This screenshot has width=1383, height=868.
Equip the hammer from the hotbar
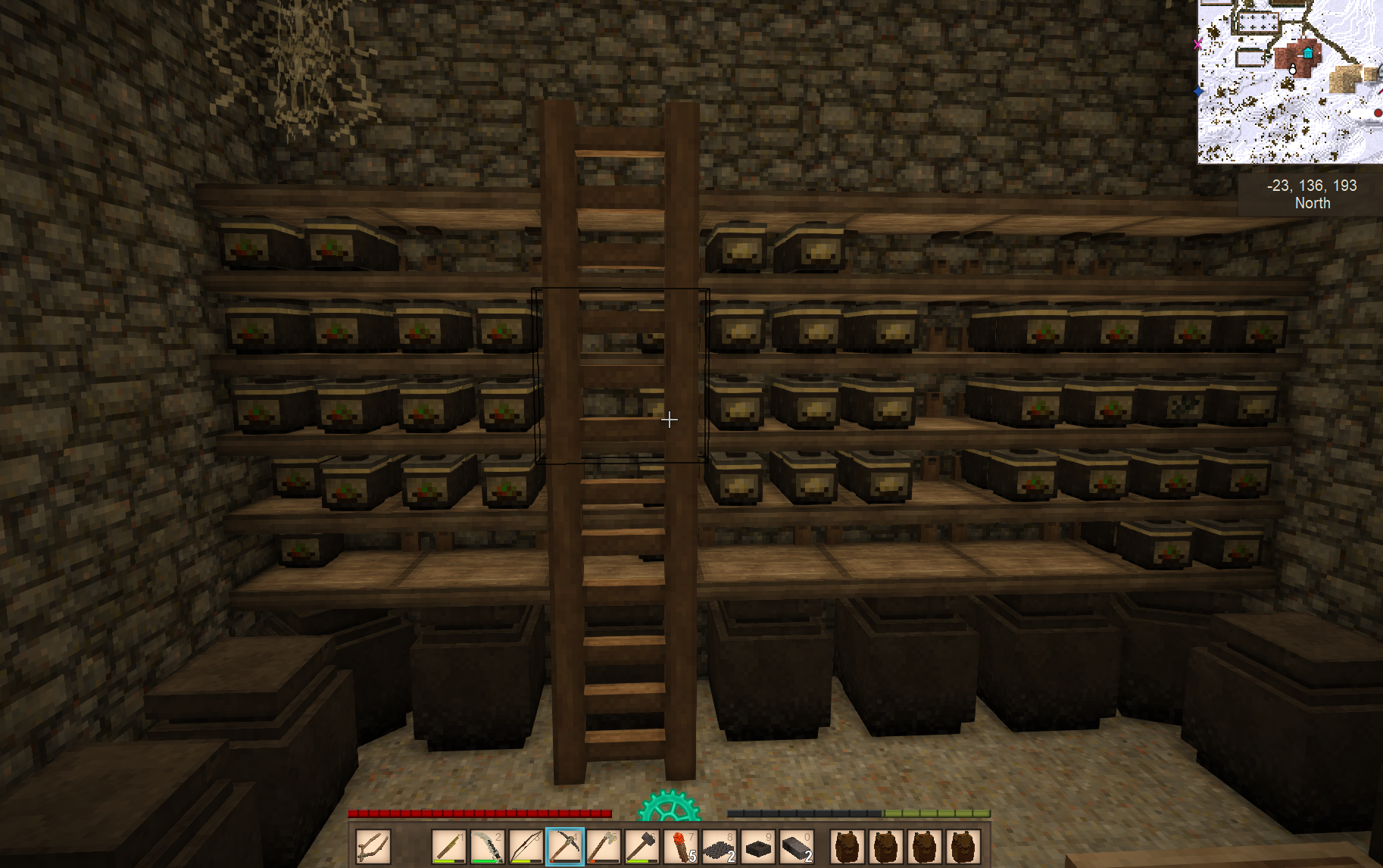(642, 846)
